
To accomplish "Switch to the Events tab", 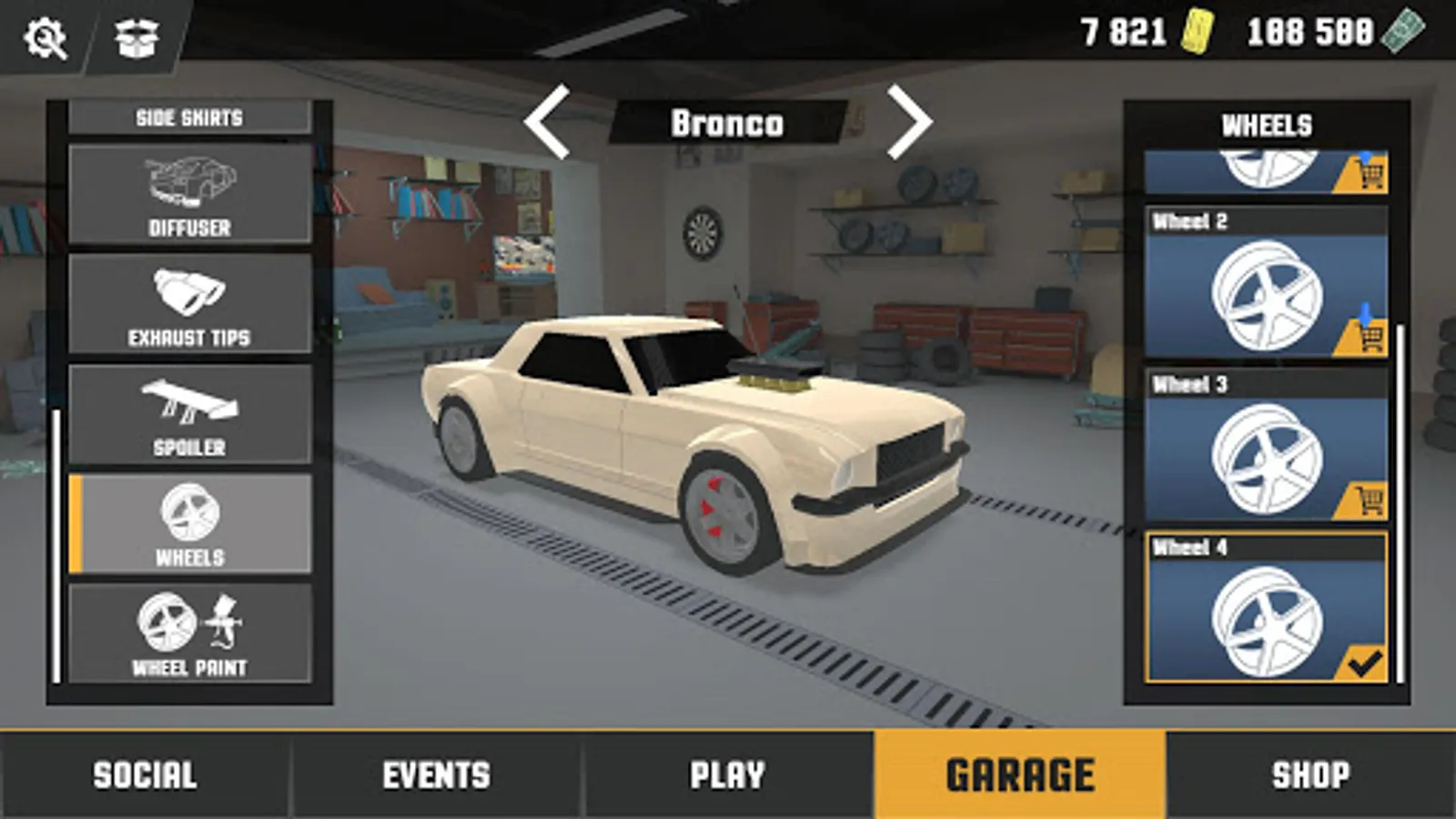I will coord(435,774).
